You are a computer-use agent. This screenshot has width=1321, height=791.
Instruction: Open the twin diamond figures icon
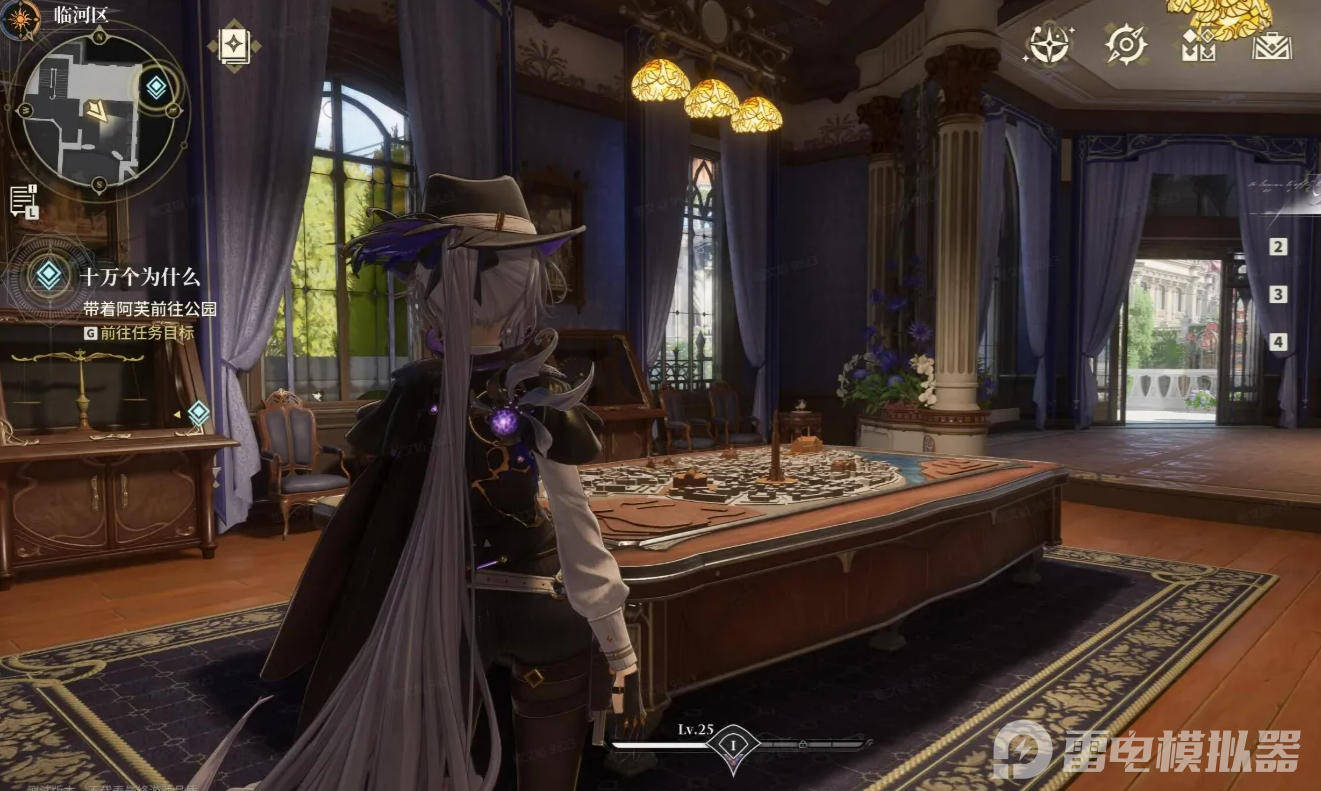1198,45
